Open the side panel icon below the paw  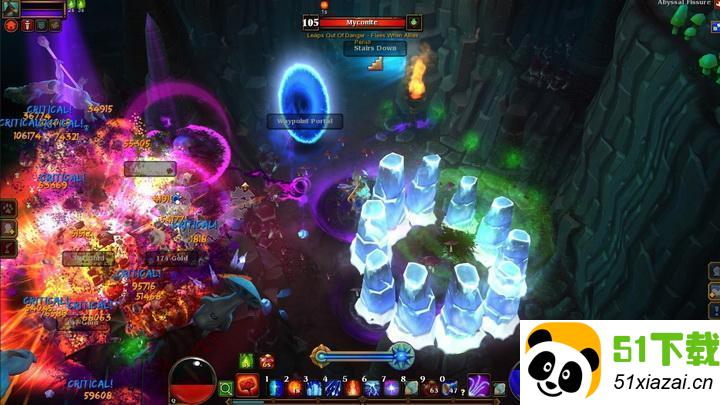8,228
